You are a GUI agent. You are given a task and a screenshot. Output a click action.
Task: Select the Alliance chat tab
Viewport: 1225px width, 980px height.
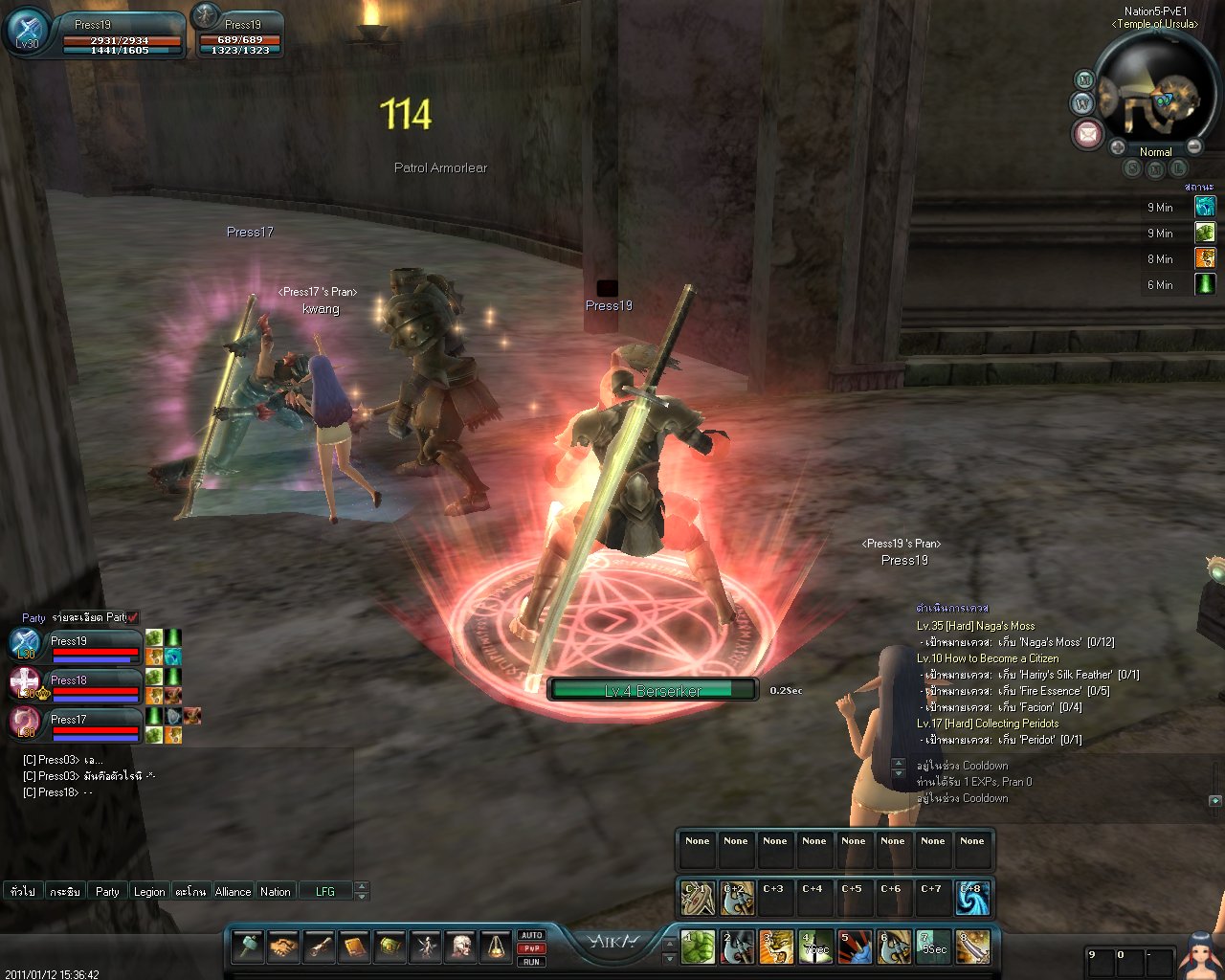(233, 891)
